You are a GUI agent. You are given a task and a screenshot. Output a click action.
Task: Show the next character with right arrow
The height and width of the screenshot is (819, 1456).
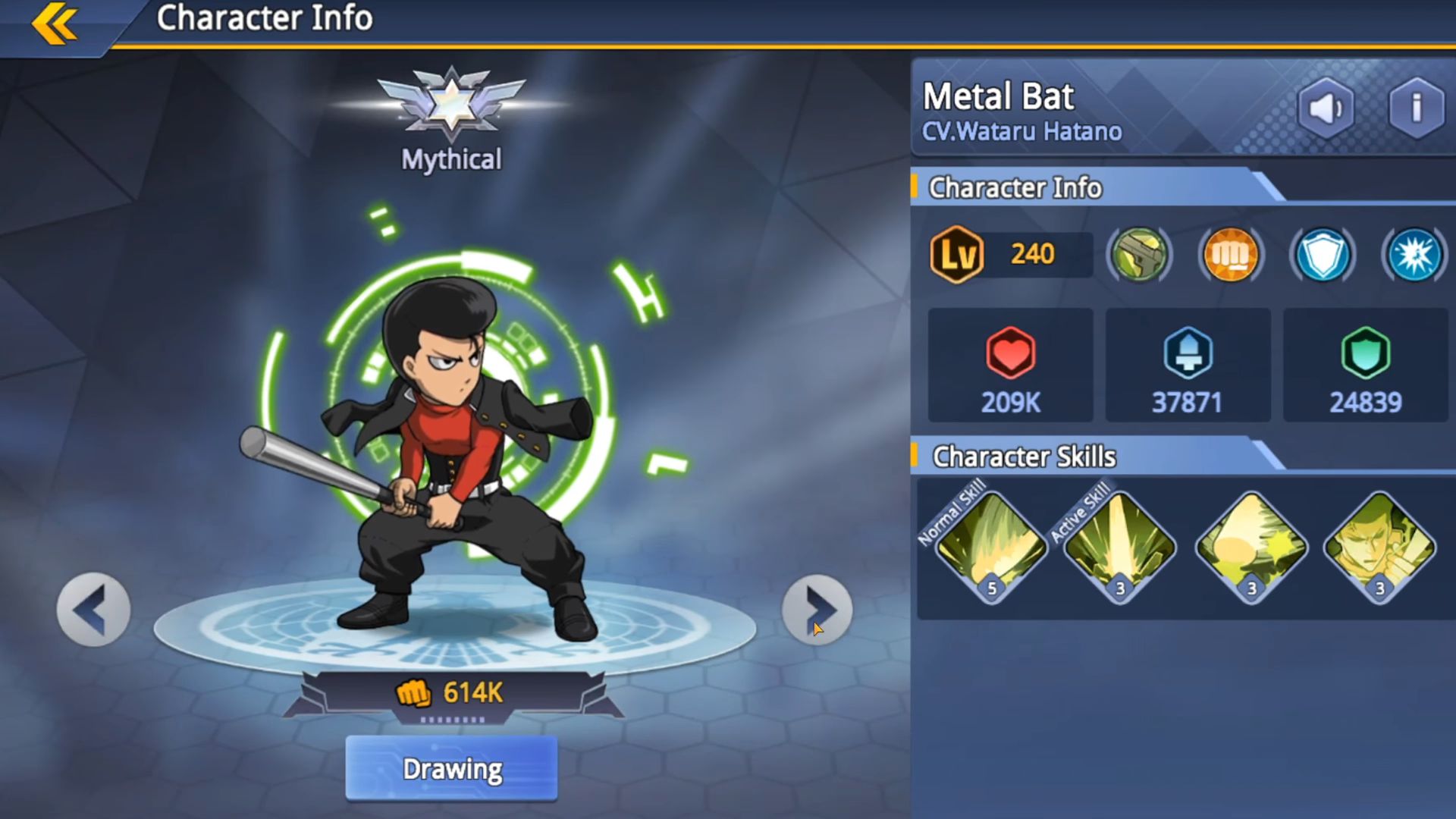tap(815, 609)
